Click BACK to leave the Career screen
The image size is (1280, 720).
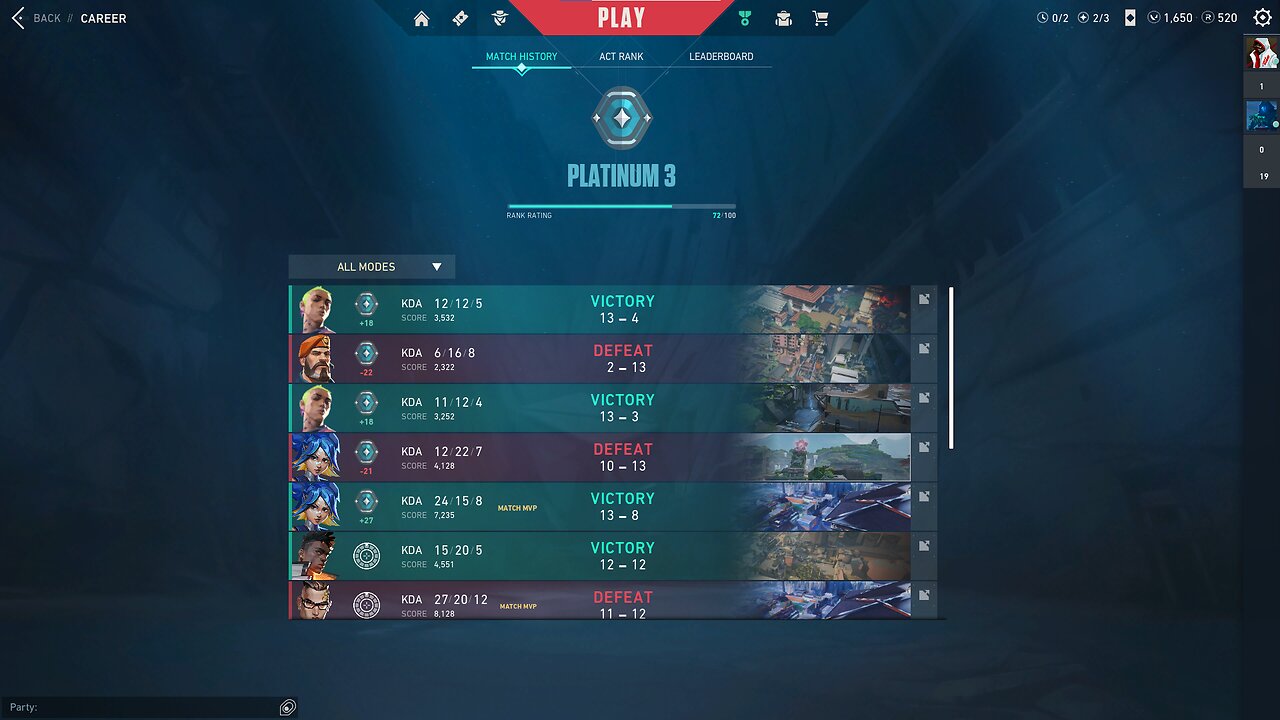[x=40, y=18]
